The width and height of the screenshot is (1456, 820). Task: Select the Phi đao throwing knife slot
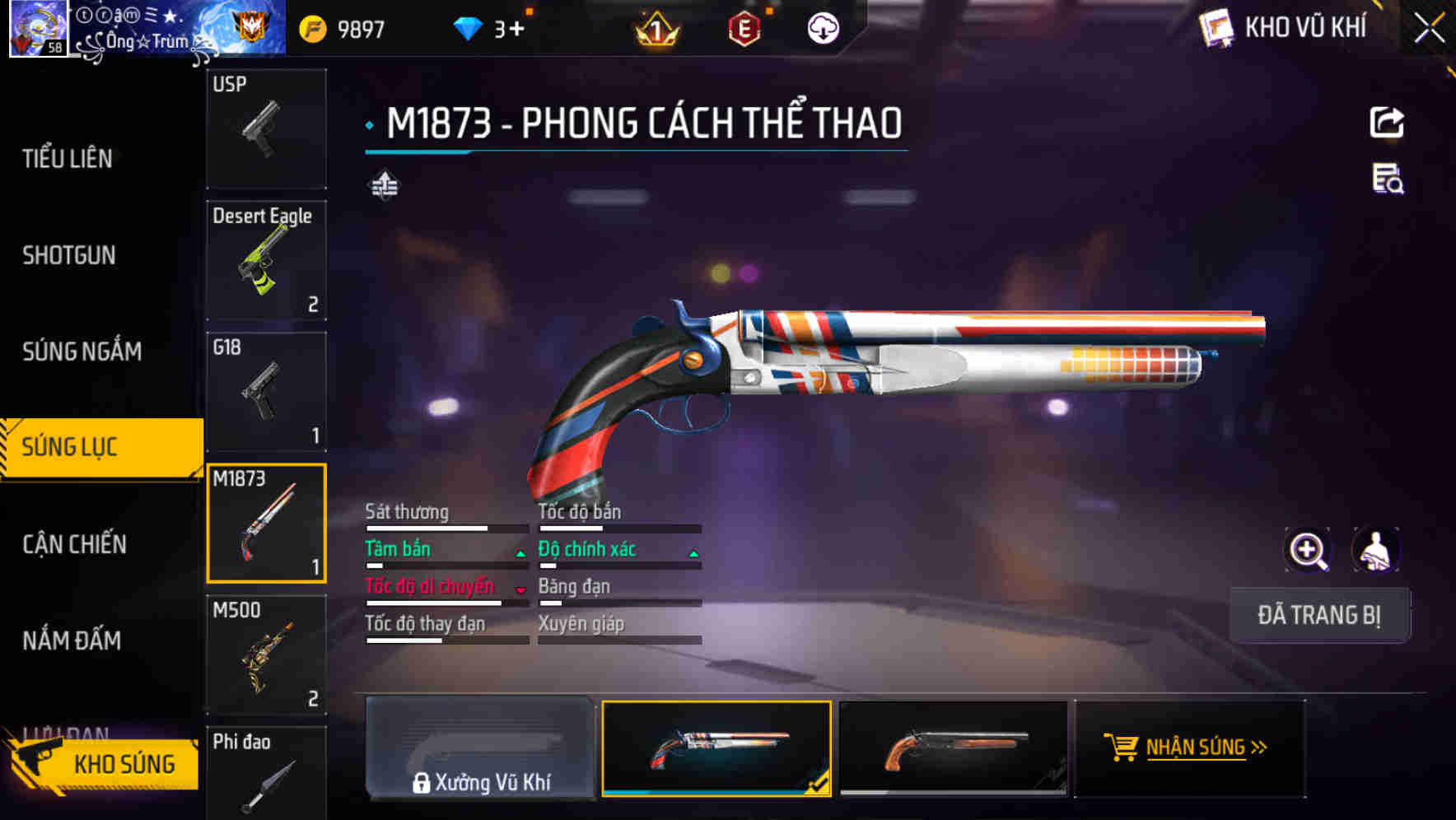click(x=266, y=774)
